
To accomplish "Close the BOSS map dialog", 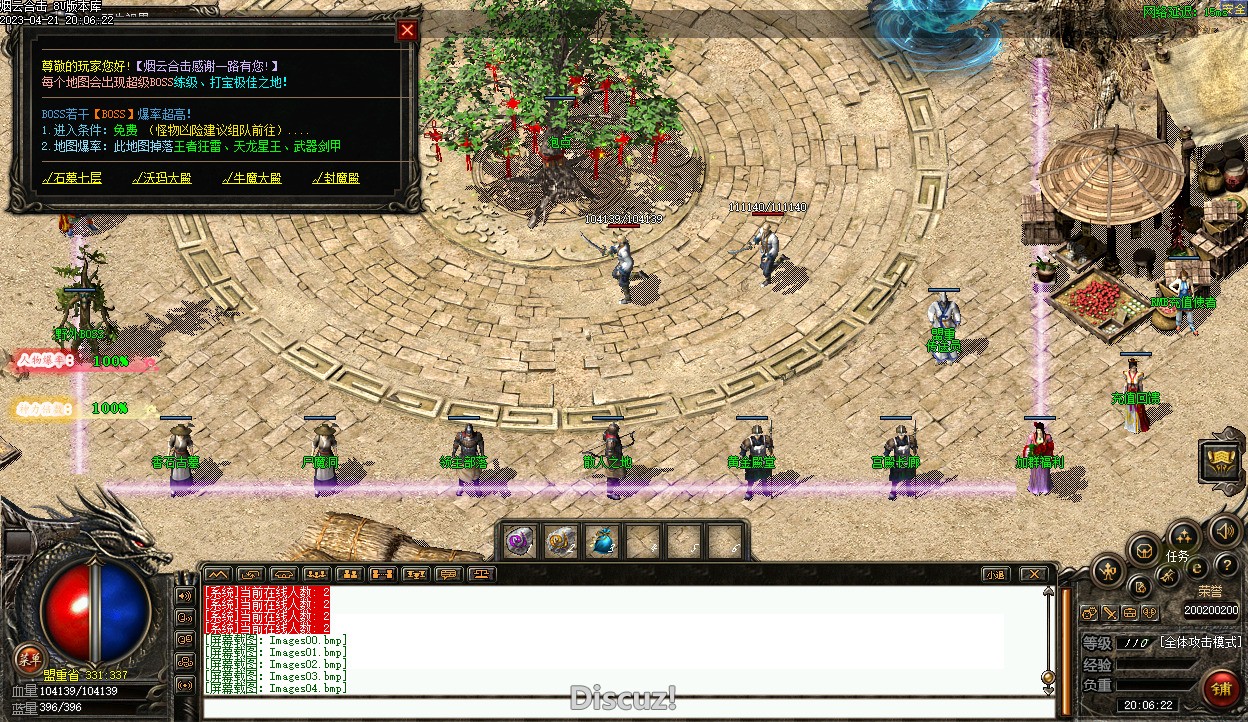I will [x=407, y=30].
